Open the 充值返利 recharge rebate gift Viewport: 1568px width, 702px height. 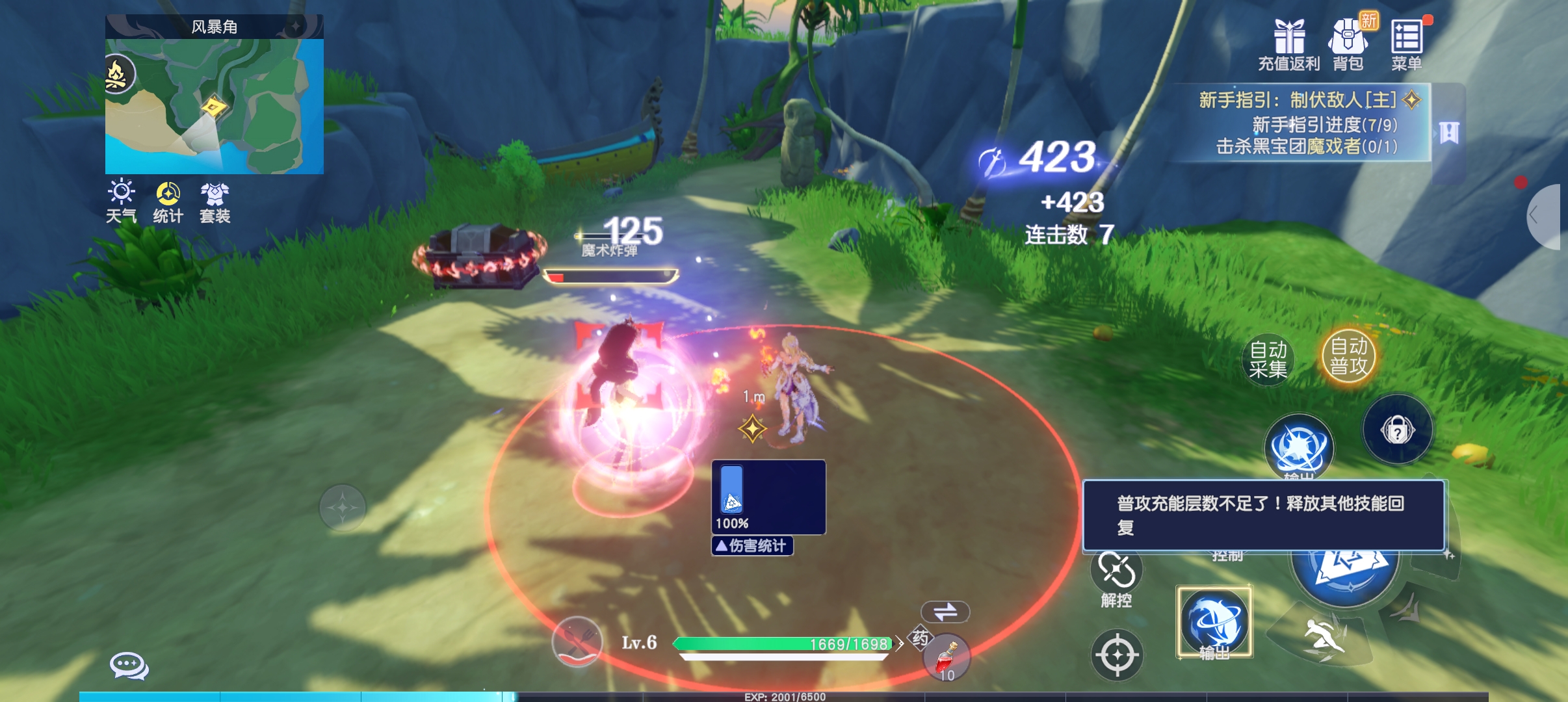[1289, 44]
